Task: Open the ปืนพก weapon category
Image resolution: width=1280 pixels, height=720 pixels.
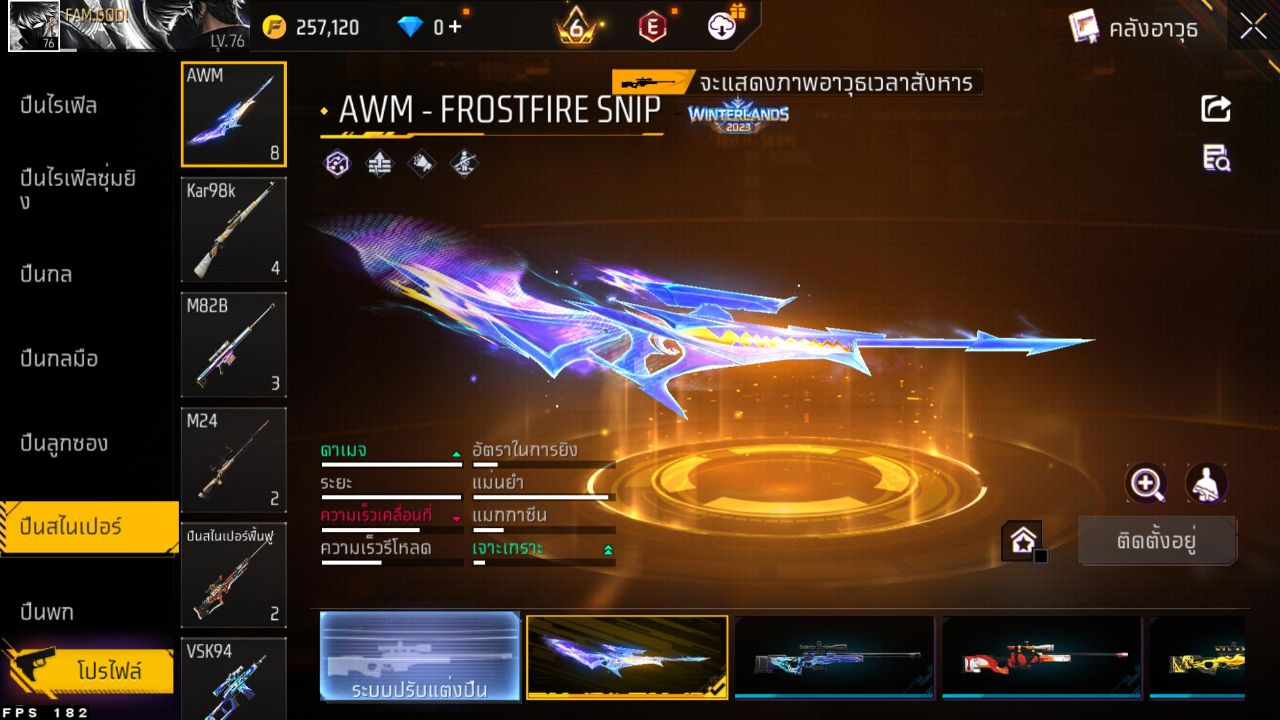Action: point(45,611)
